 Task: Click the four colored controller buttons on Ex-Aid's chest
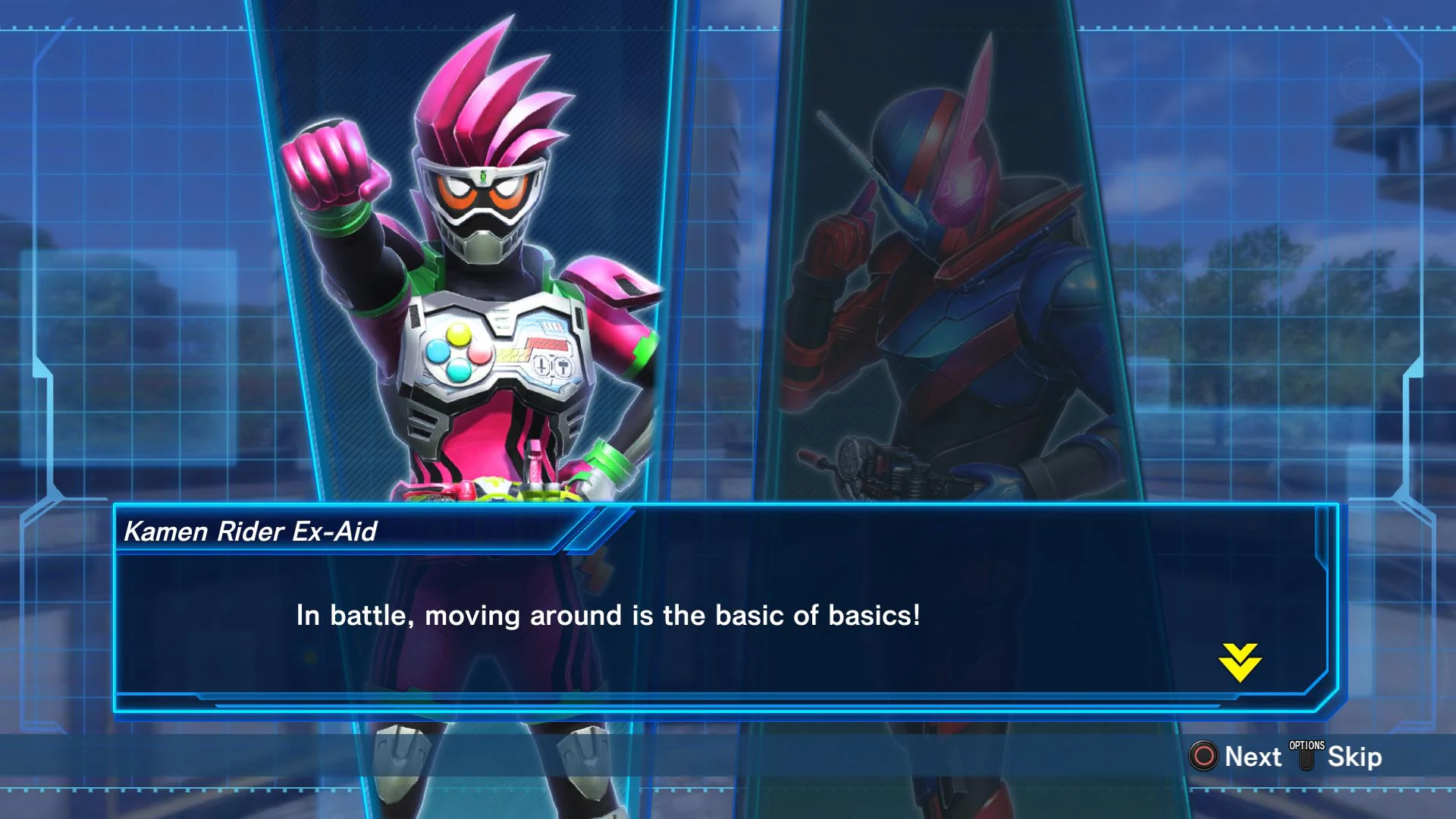459,353
